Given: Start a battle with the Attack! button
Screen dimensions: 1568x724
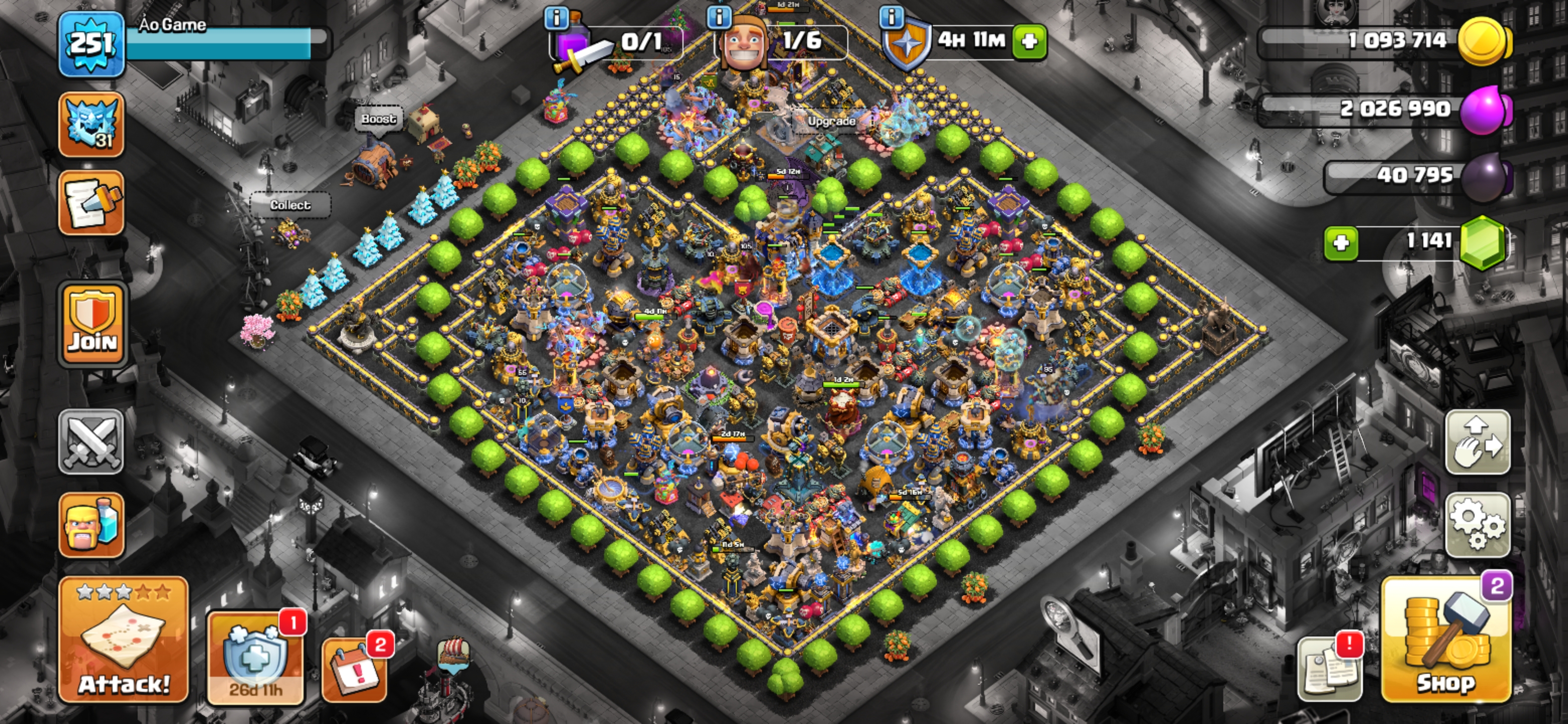Looking at the screenshot, I should [124, 640].
